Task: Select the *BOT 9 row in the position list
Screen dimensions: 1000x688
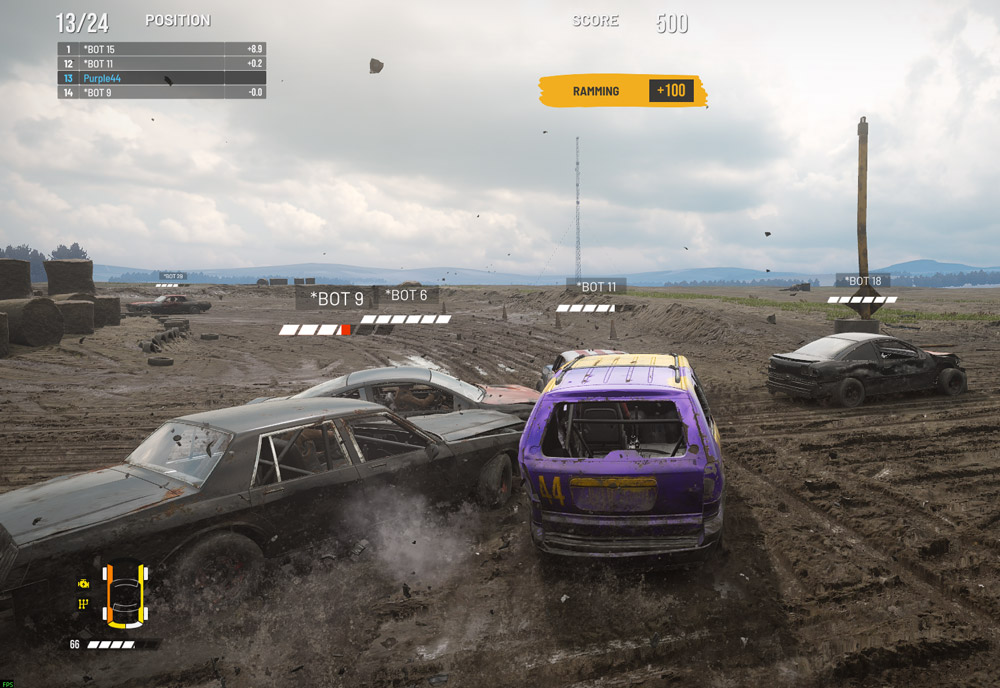Action: [161, 92]
